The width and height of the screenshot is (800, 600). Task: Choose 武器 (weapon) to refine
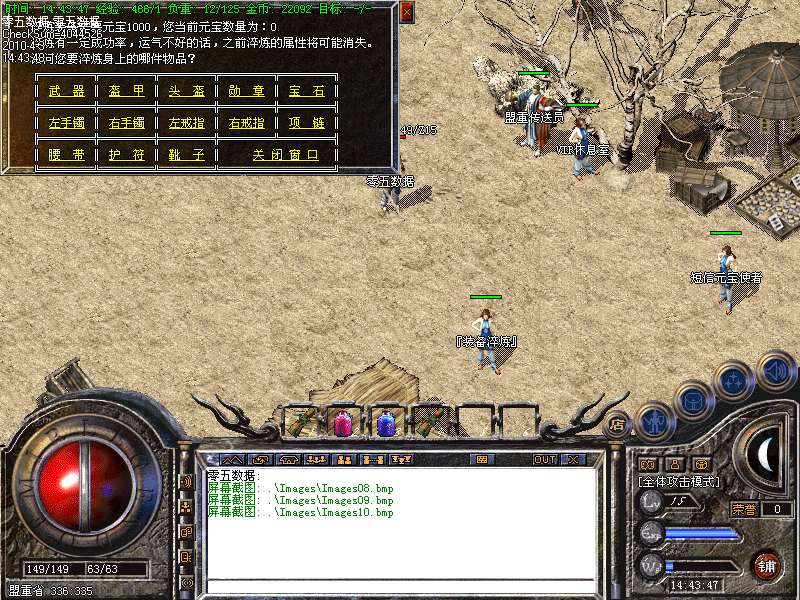pos(67,92)
